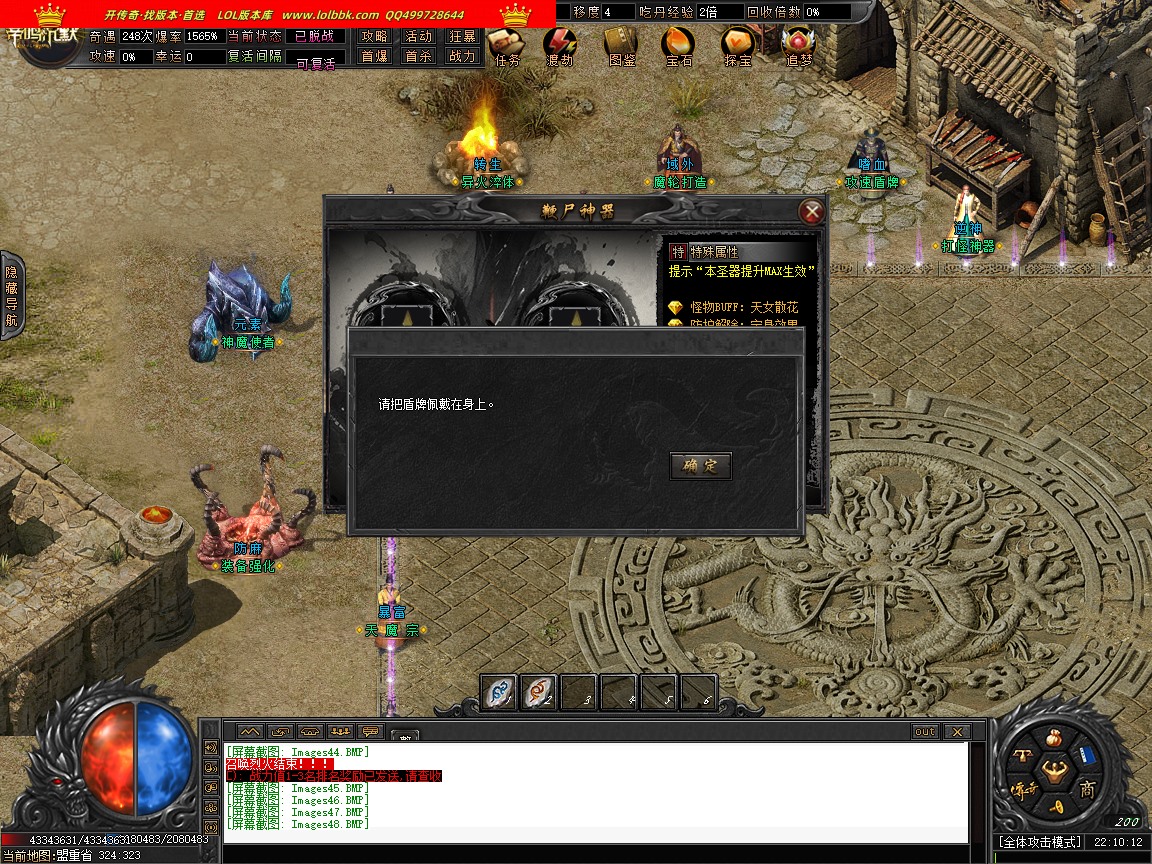Open the 宝石 gem menu
The height and width of the screenshot is (864, 1152).
point(679,45)
